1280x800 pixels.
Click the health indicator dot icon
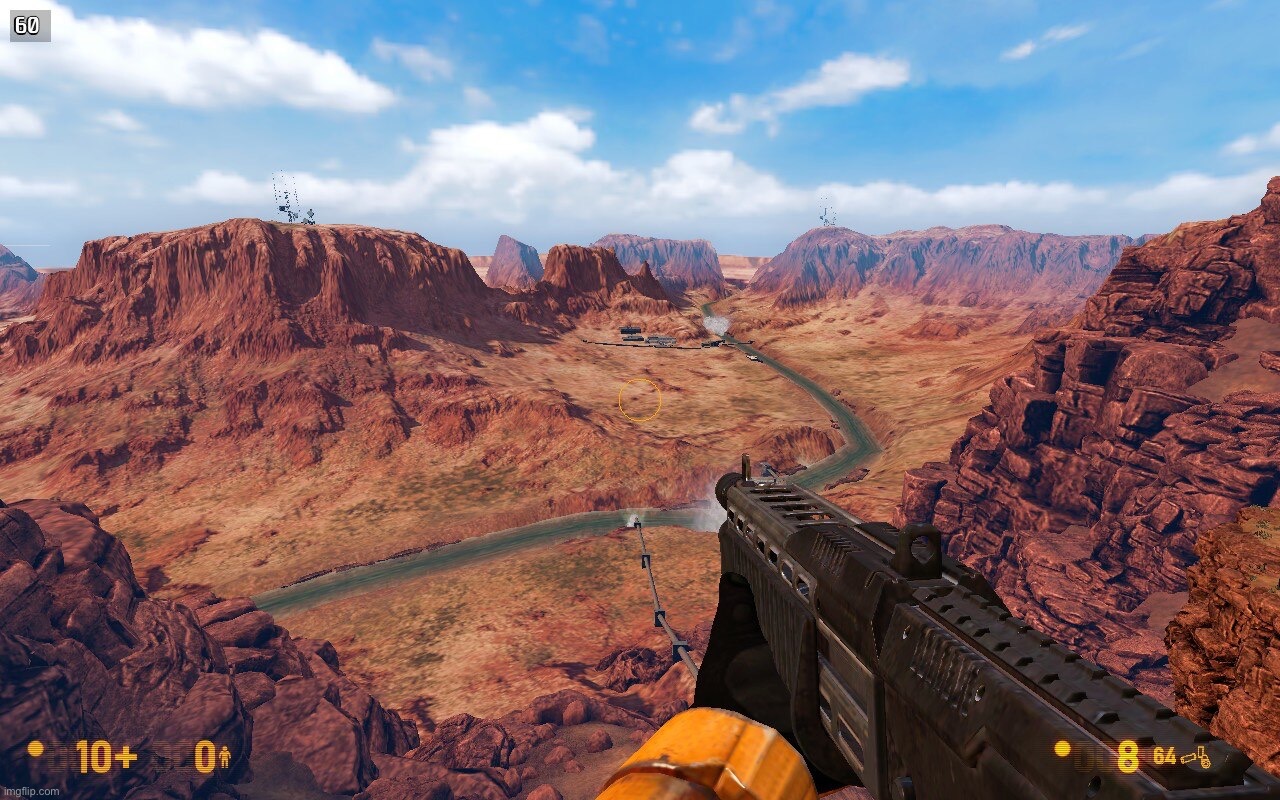point(36,753)
